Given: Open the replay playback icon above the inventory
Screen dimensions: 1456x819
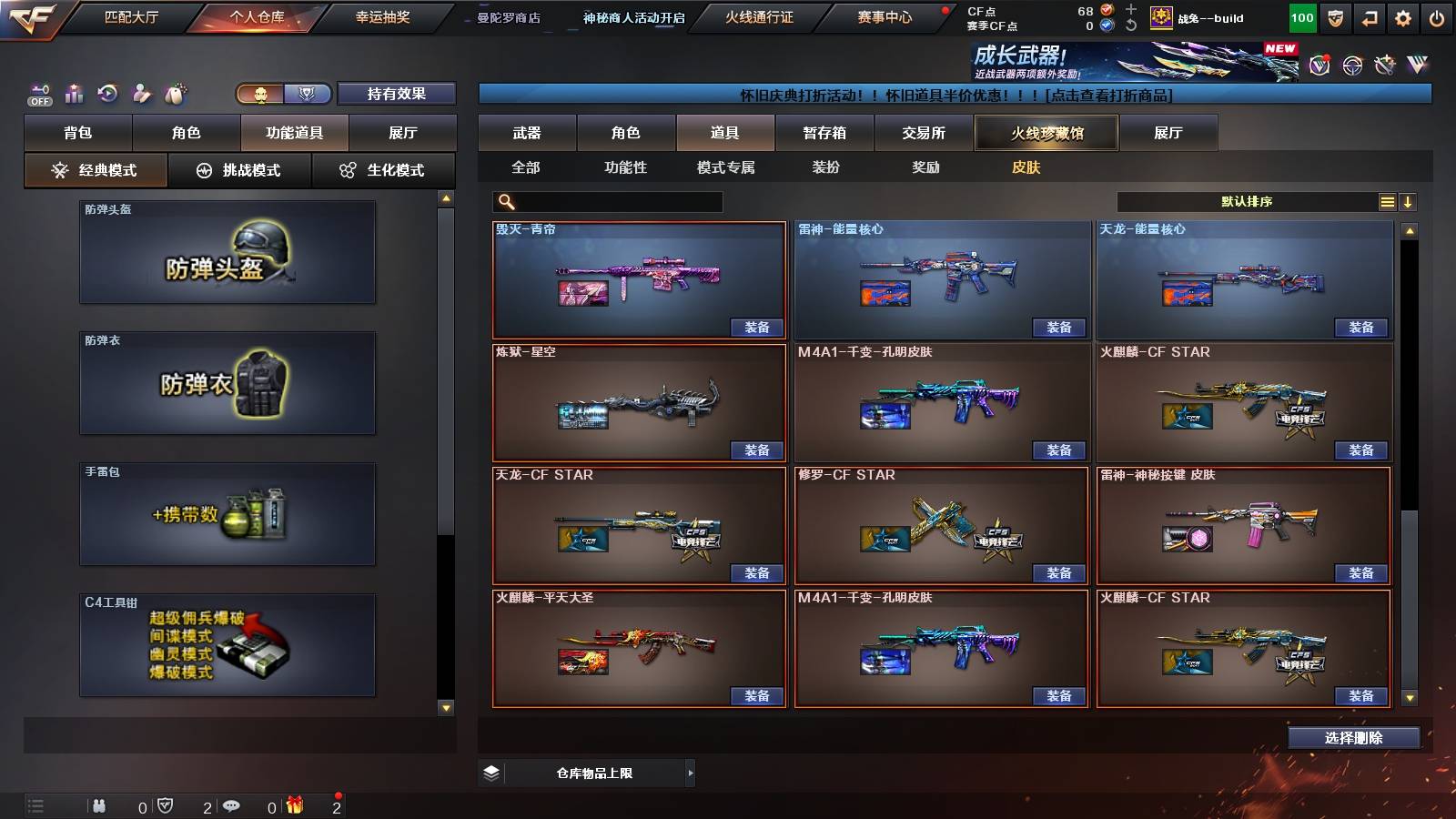Looking at the screenshot, I should coord(107,93).
